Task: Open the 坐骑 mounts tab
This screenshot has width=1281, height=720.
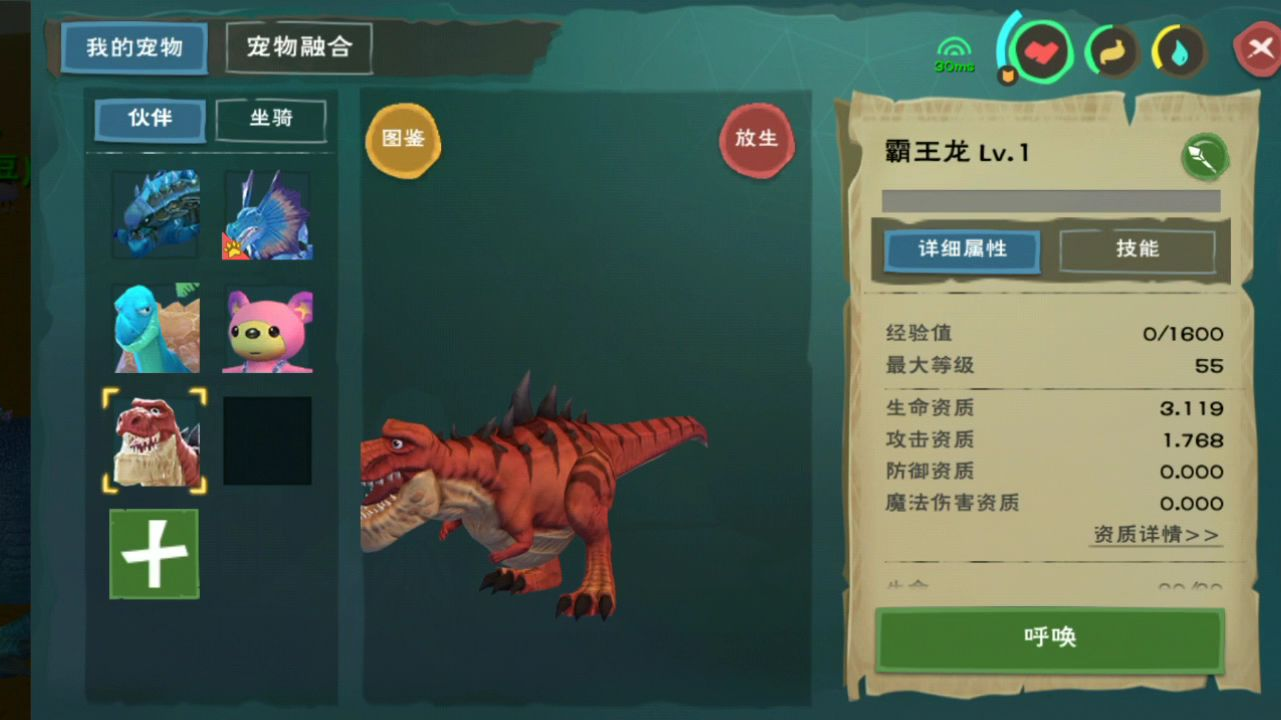Action: pos(270,120)
